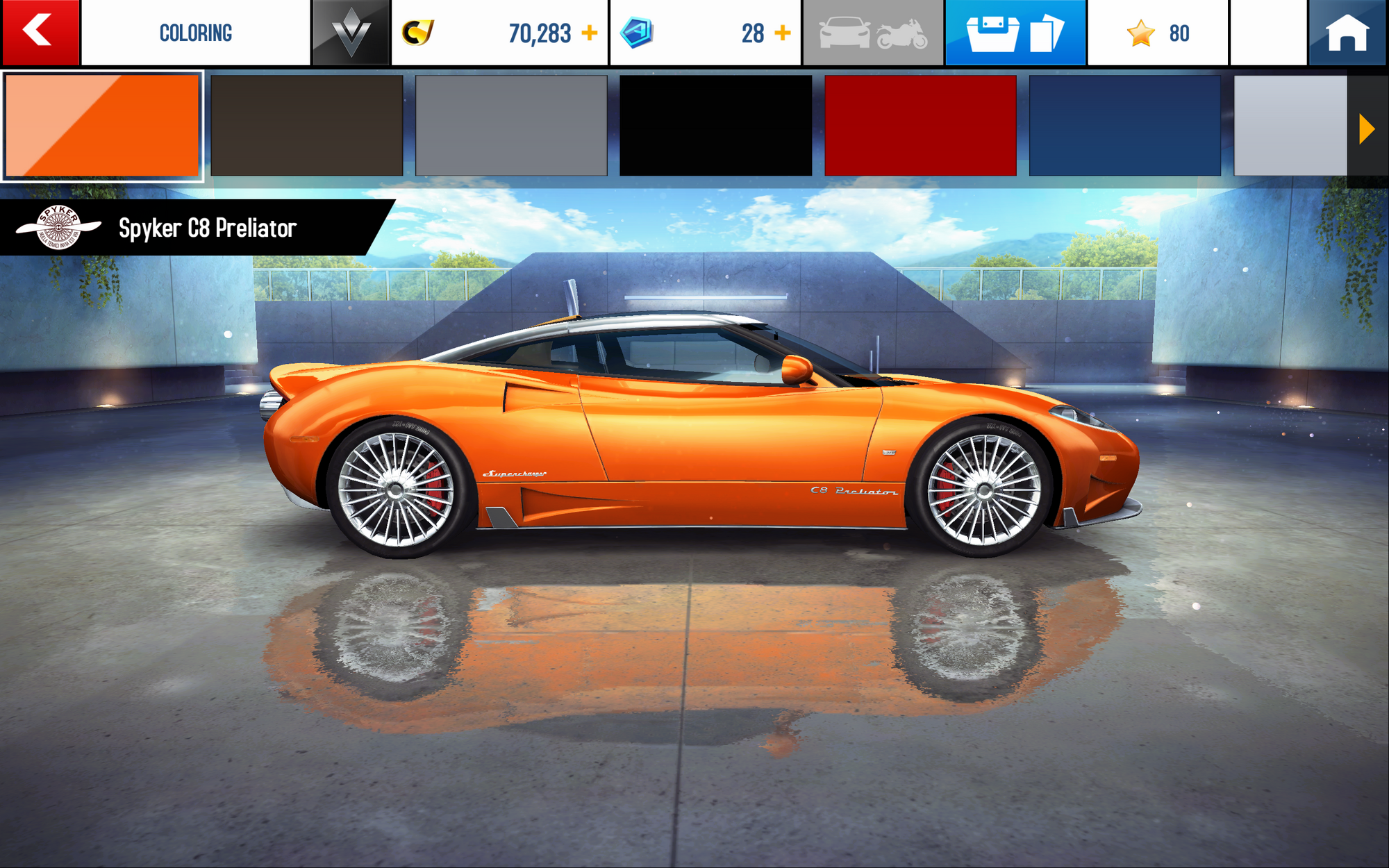
Task: Open the V-shaped emblem menu
Action: 351,33
